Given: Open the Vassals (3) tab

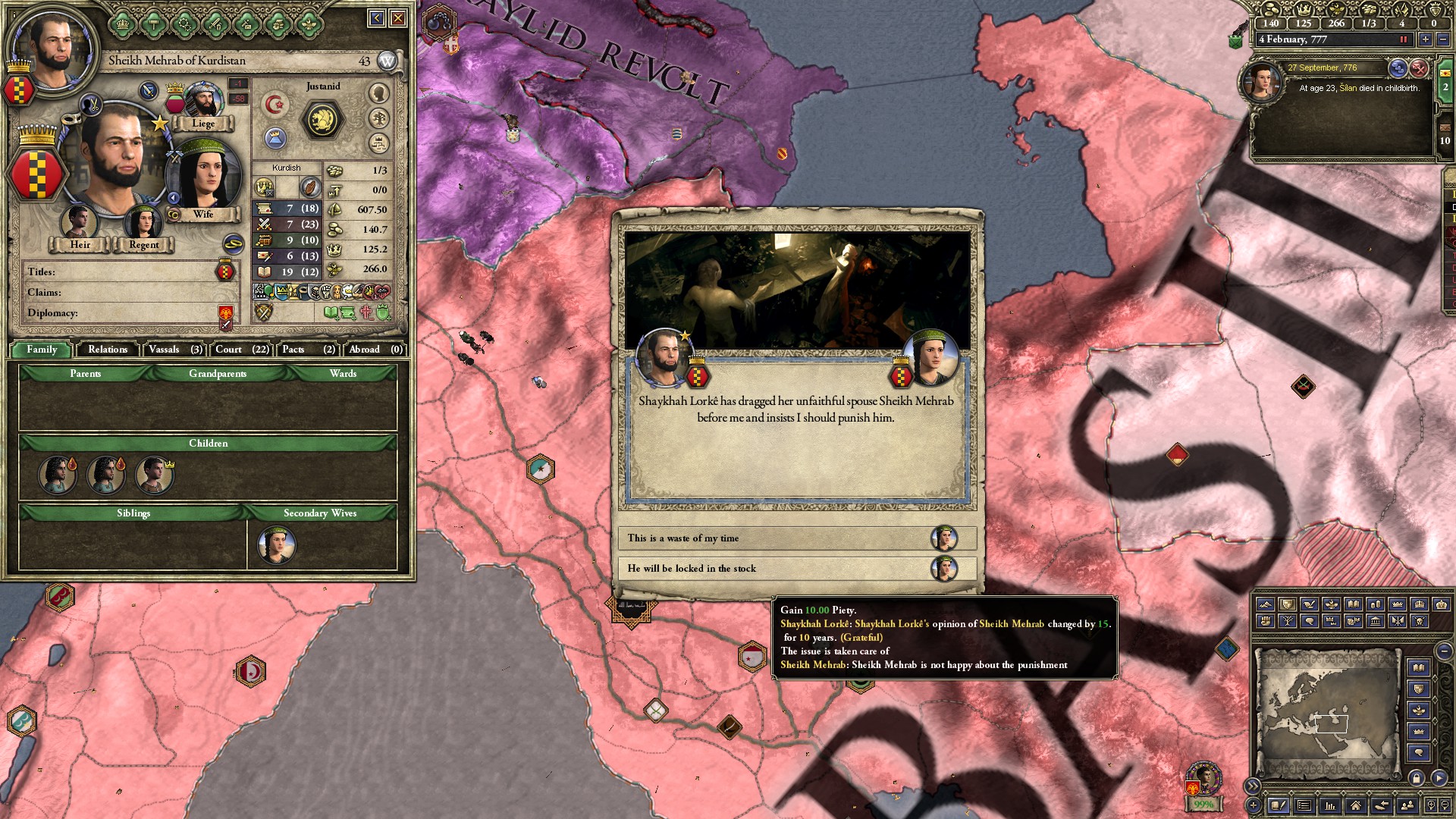Looking at the screenshot, I should (x=170, y=350).
